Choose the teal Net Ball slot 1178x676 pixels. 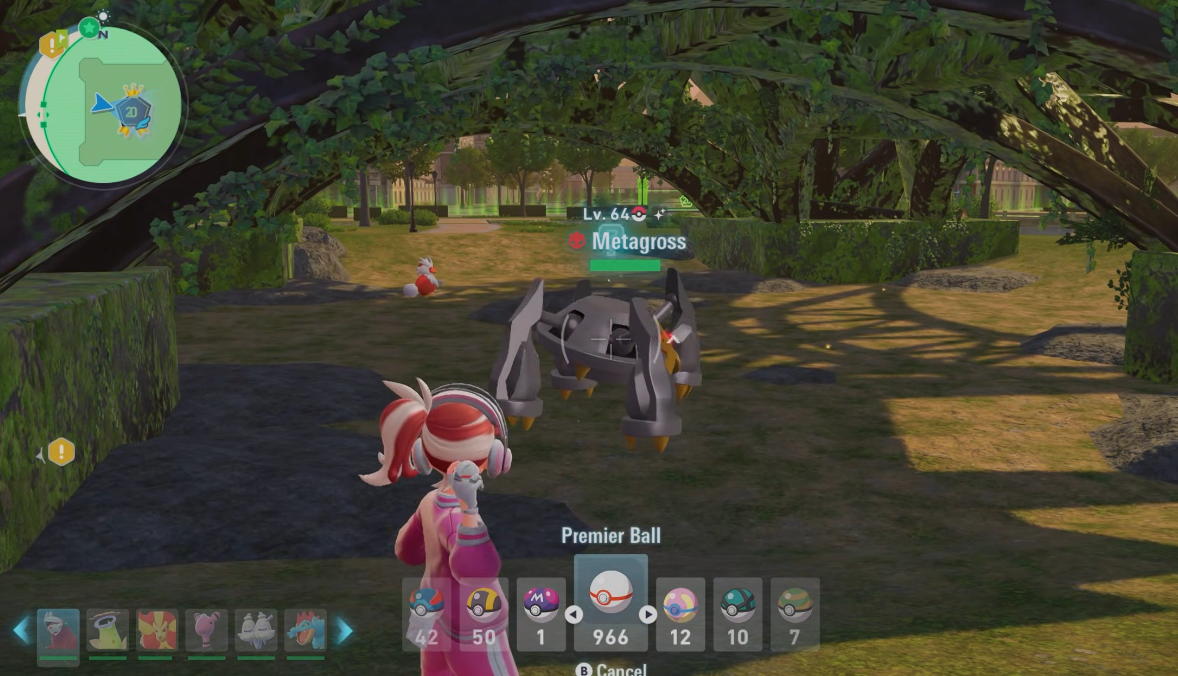point(738,614)
